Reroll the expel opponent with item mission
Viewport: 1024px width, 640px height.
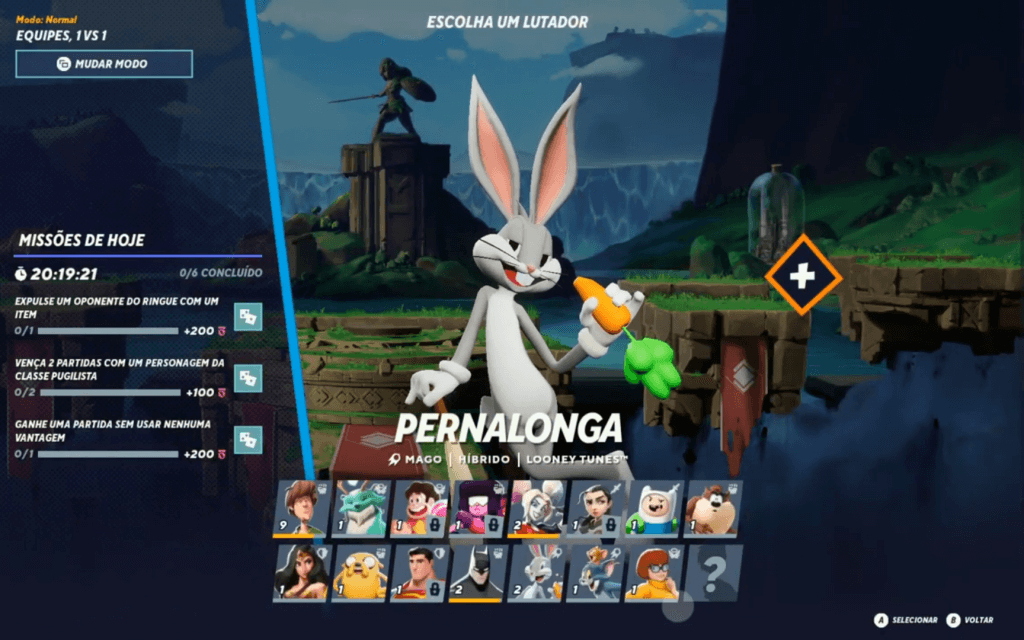point(248,316)
